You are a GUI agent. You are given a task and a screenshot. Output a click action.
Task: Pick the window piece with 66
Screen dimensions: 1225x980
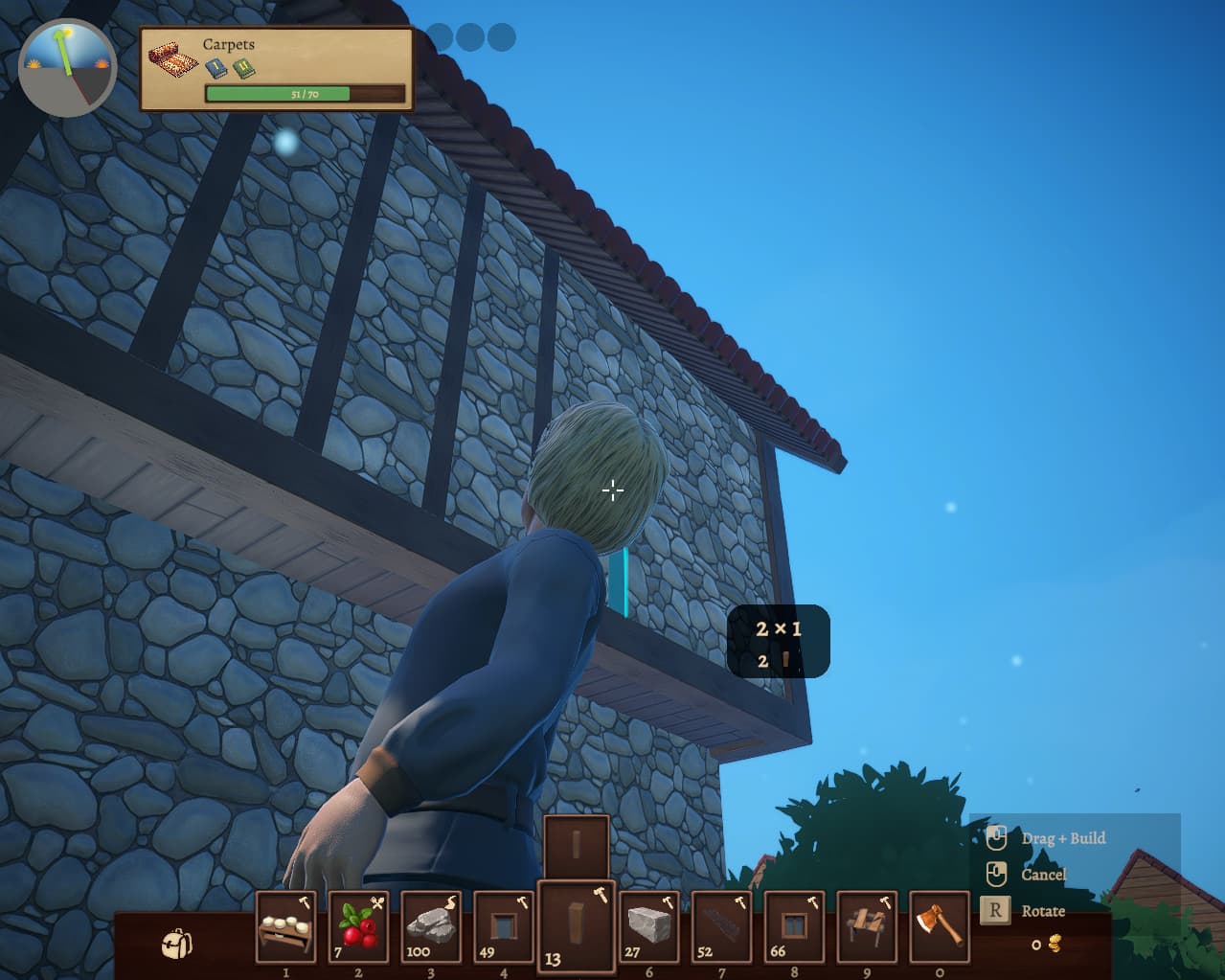coord(794,926)
